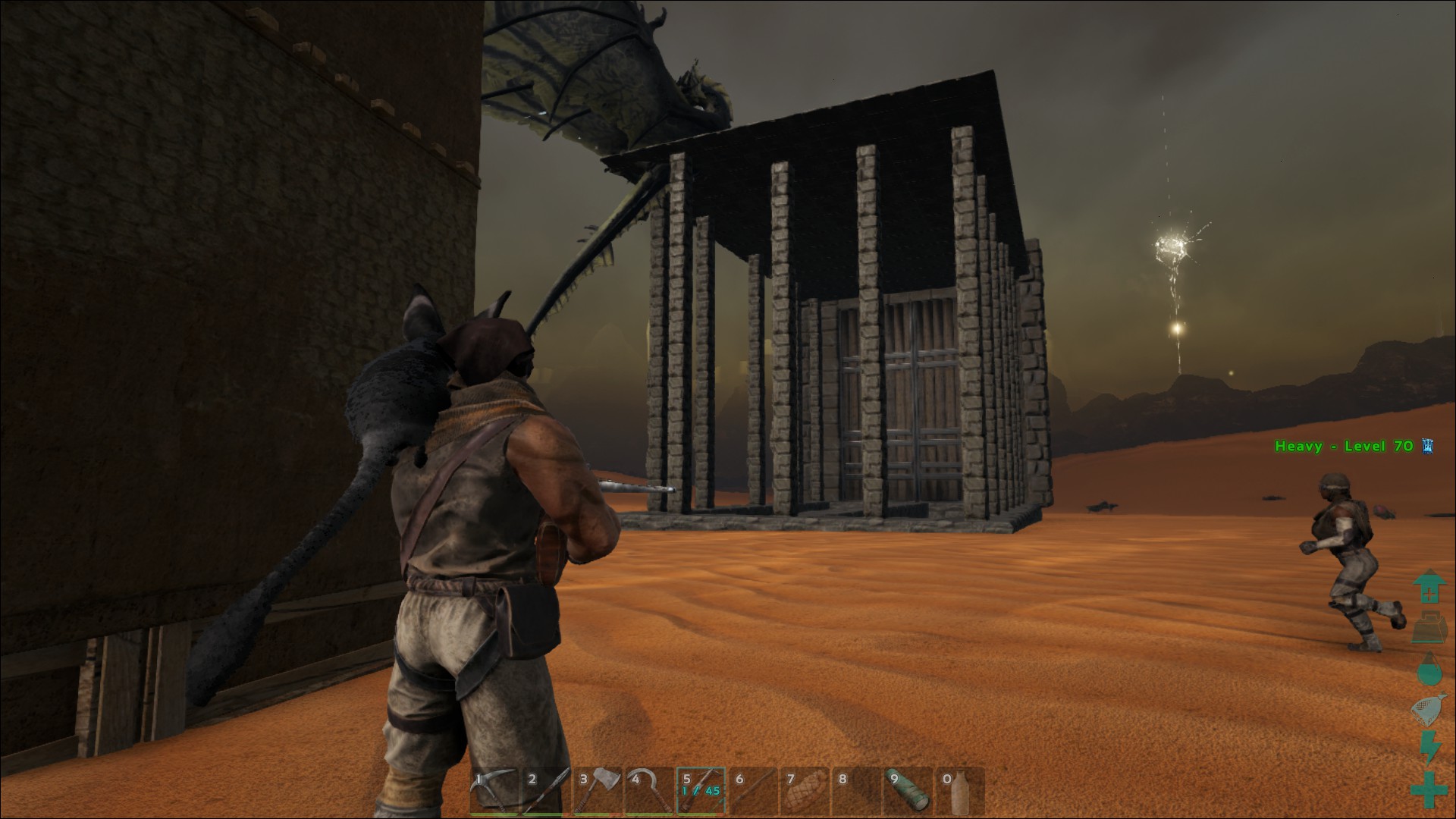Select the long stick item in slot 6
1456x819 pixels.
752,789
